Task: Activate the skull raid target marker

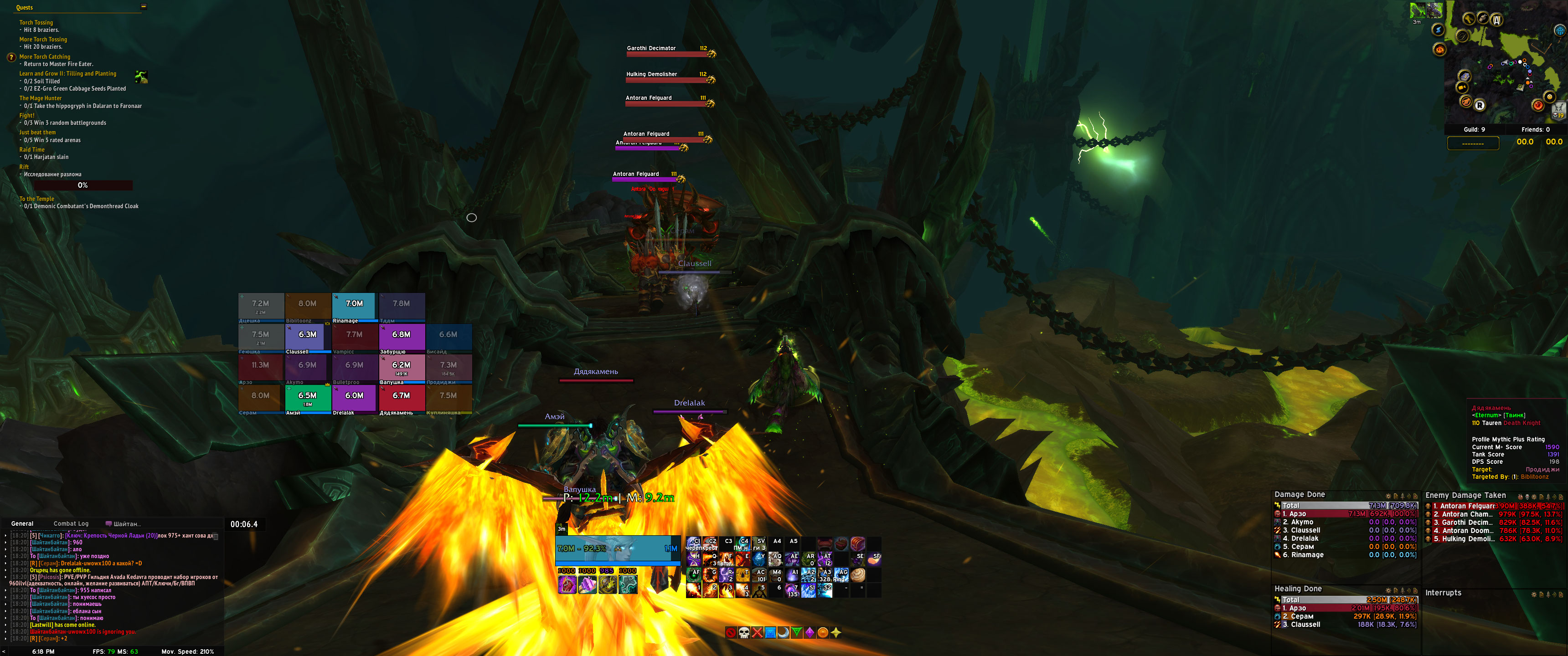Action: [x=744, y=633]
